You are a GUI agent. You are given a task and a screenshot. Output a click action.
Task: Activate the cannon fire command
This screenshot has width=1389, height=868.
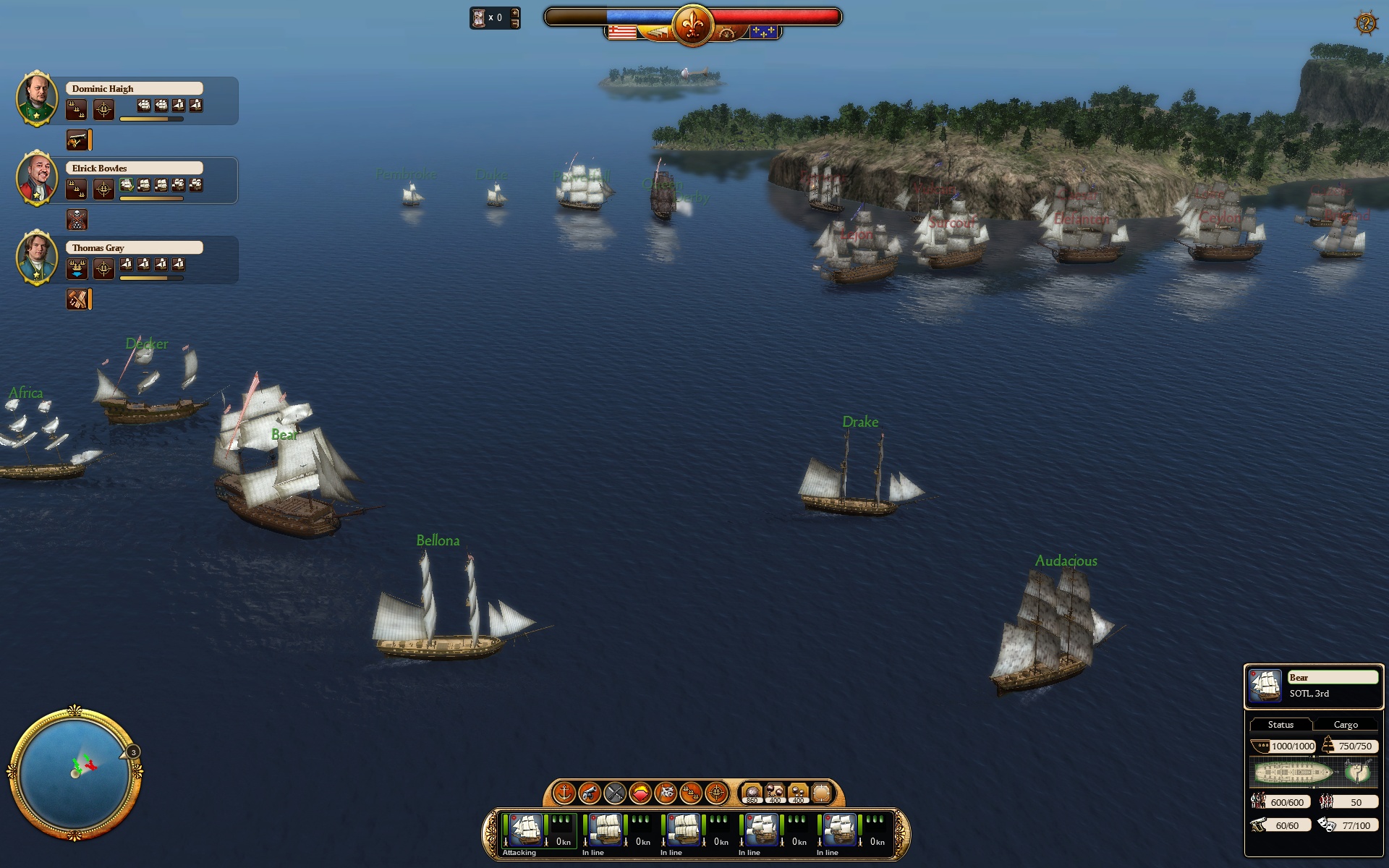[x=590, y=793]
